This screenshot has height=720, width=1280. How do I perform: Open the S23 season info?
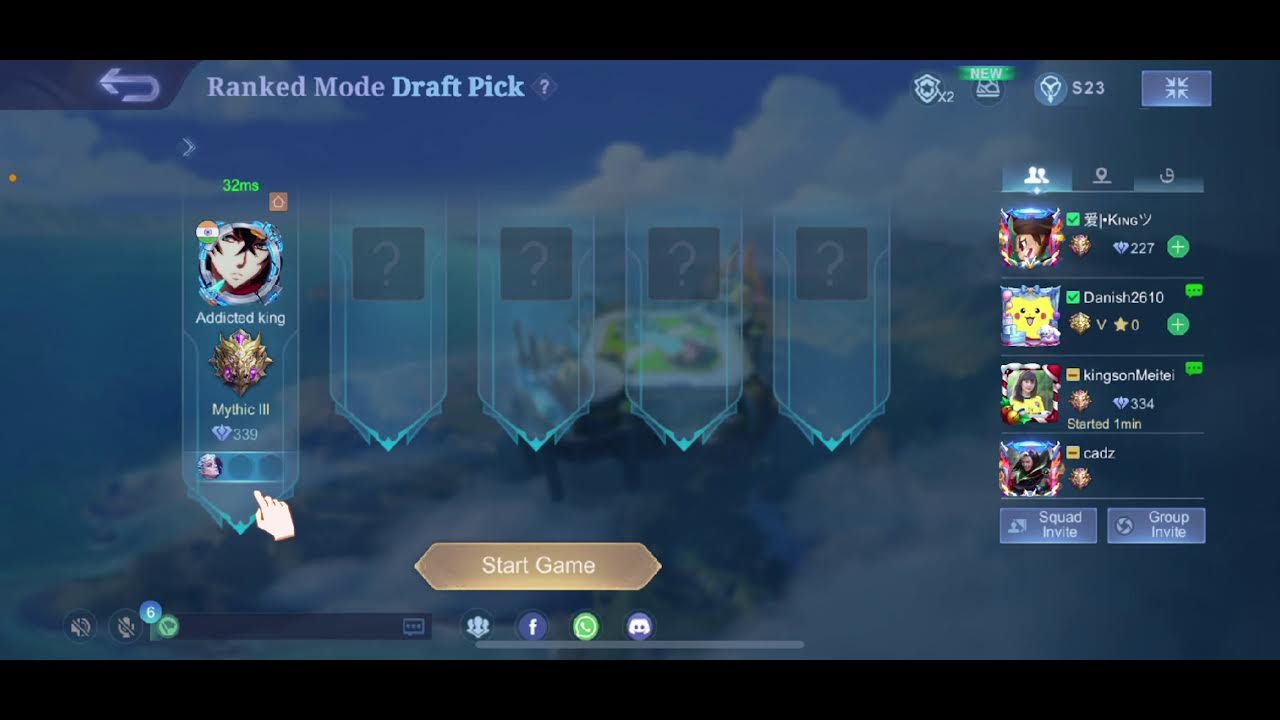(x=1071, y=88)
